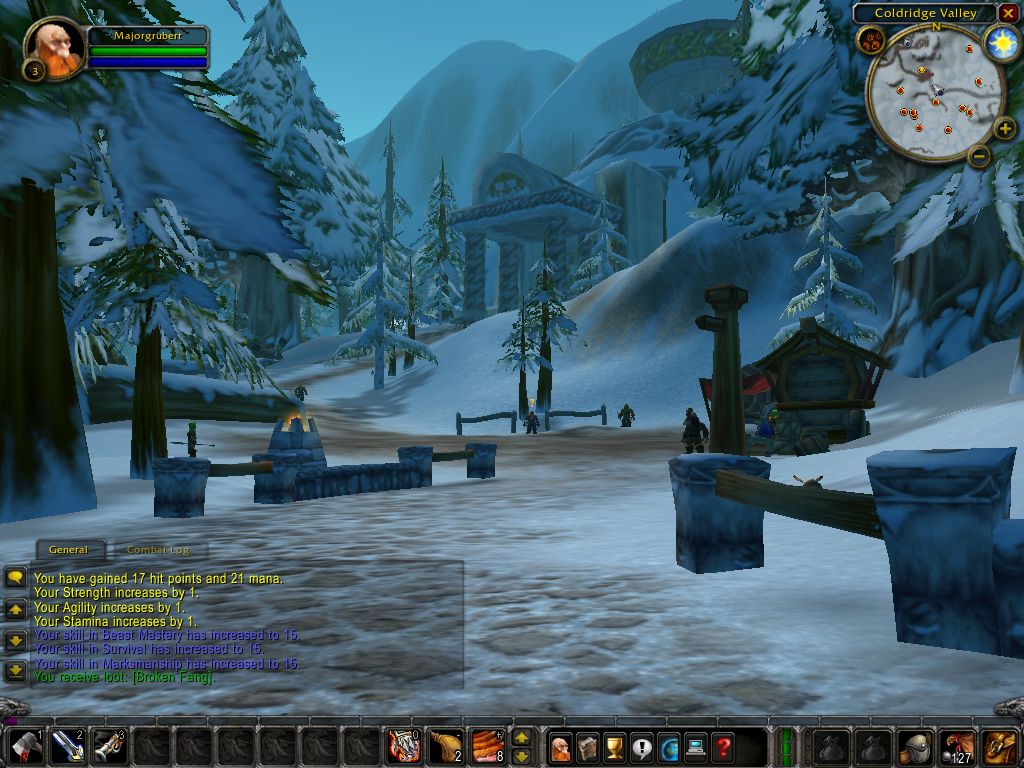Viewport: 1024px width, 768px height.
Task: Open the spellbook from the micro menu
Action: pos(587,746)
